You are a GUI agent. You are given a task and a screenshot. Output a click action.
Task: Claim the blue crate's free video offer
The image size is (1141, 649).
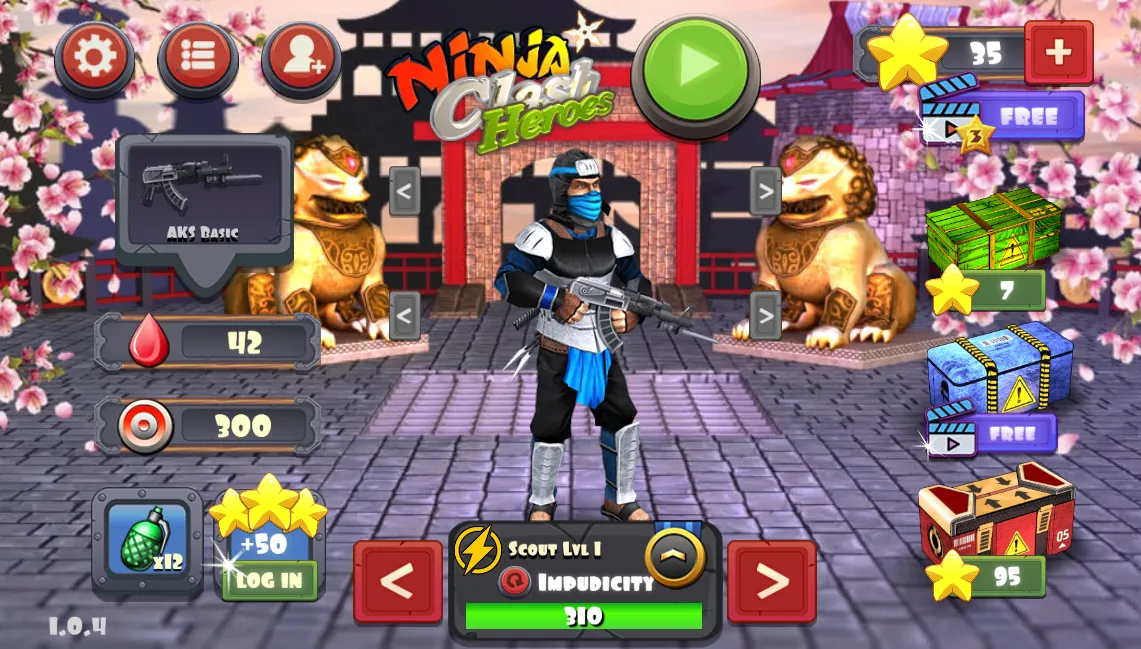pos(993,434)
